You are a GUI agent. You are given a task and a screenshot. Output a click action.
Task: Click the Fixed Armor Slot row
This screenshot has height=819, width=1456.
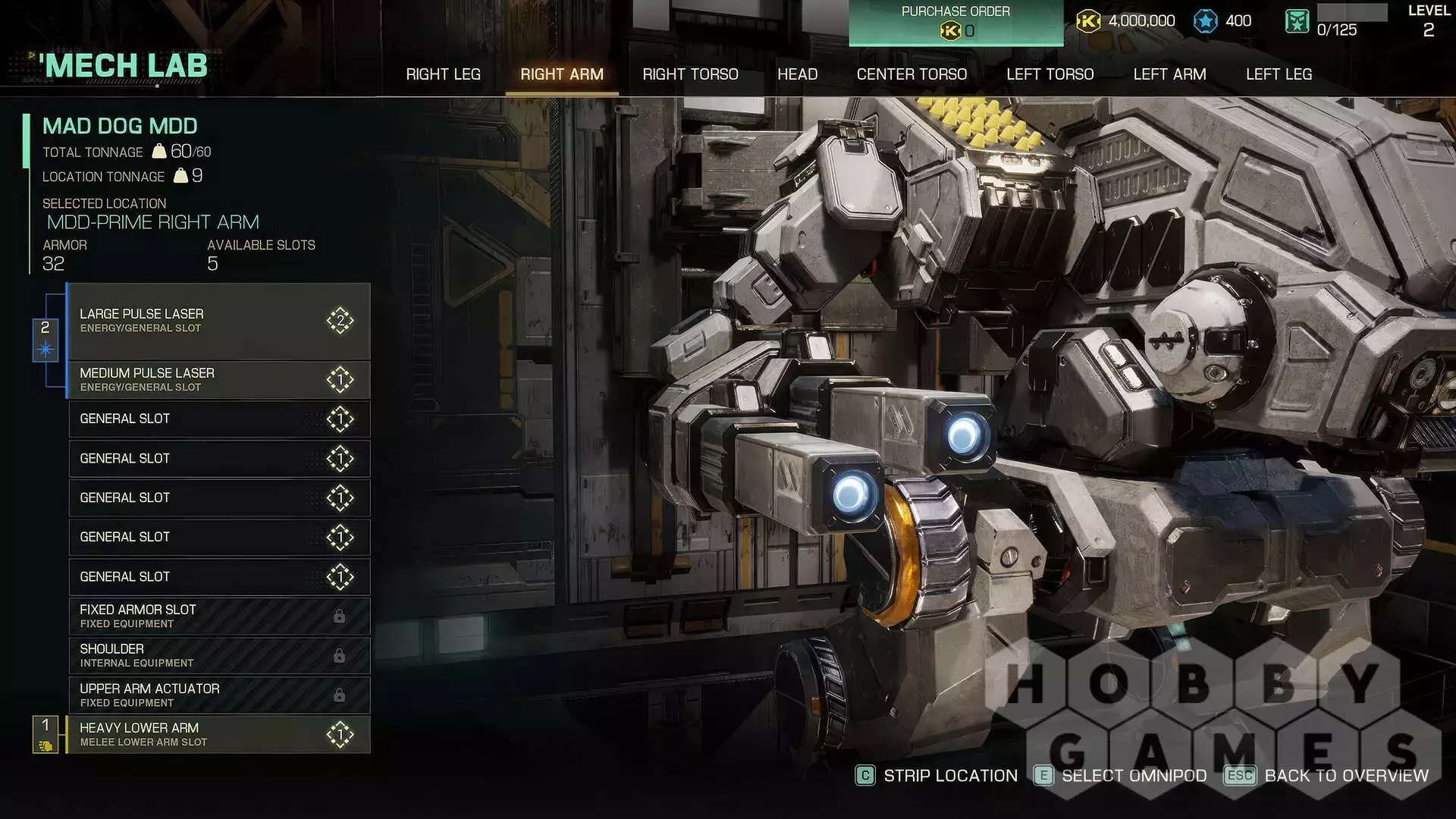pos(218,616)
